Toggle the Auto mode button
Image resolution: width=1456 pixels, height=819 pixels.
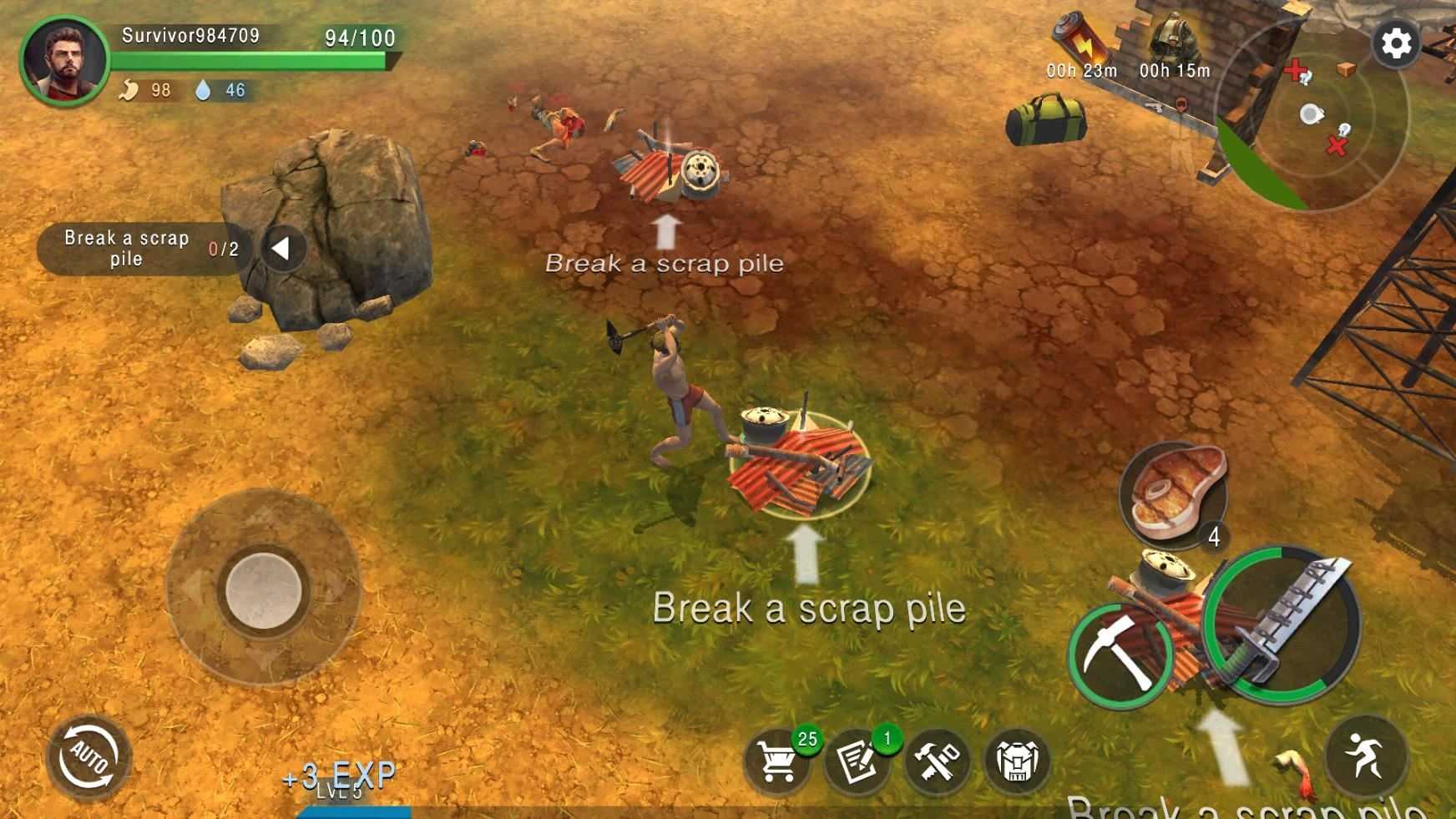89,758
